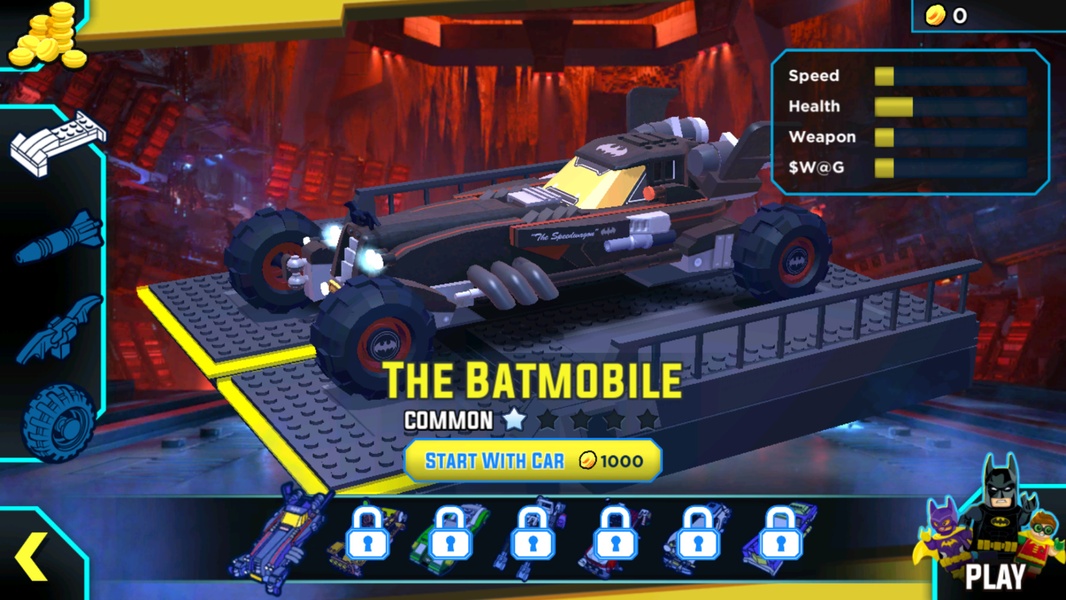This screenshot has width=1066, height=600.
Task: Tap the locked purple and green car
Action: tap(781, 538)
